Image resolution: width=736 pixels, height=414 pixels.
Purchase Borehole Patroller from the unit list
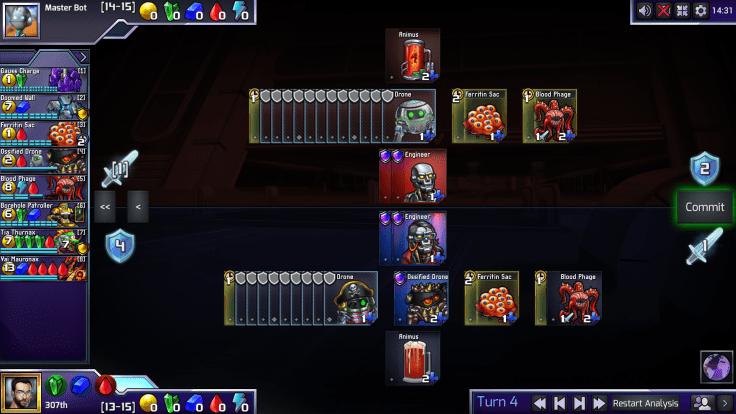45,213
